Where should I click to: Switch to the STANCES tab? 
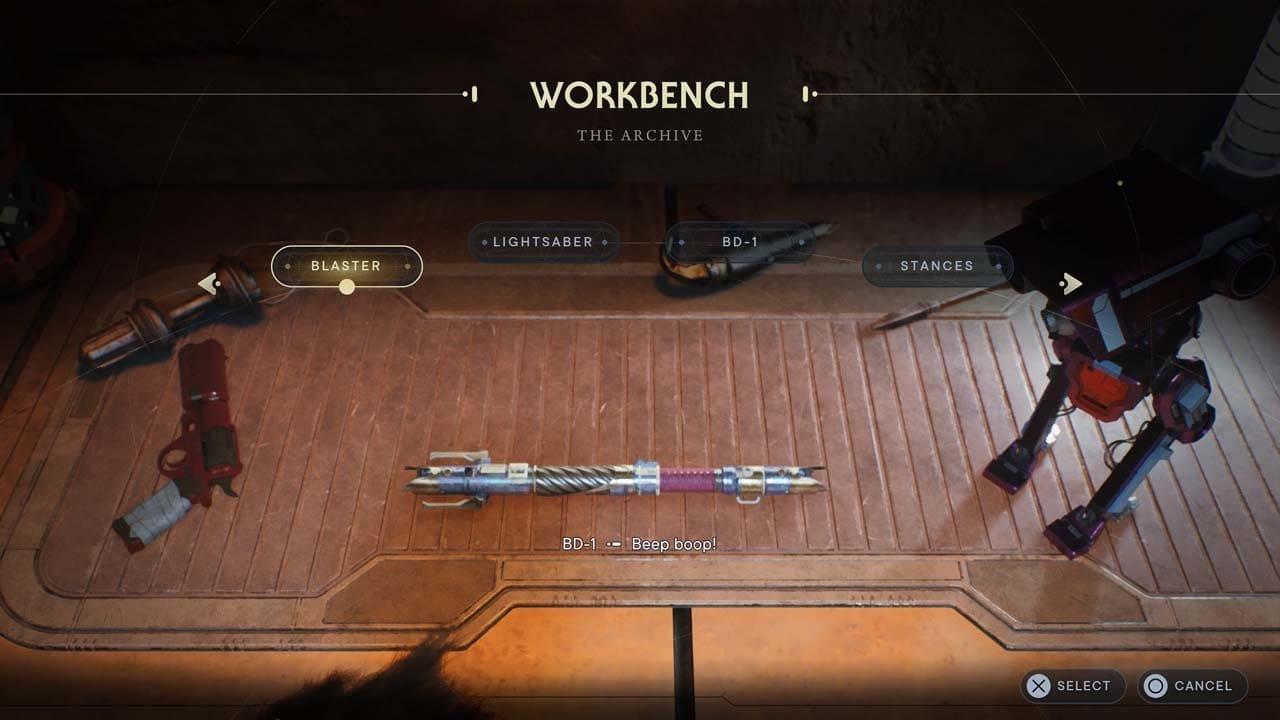point(939,266)
